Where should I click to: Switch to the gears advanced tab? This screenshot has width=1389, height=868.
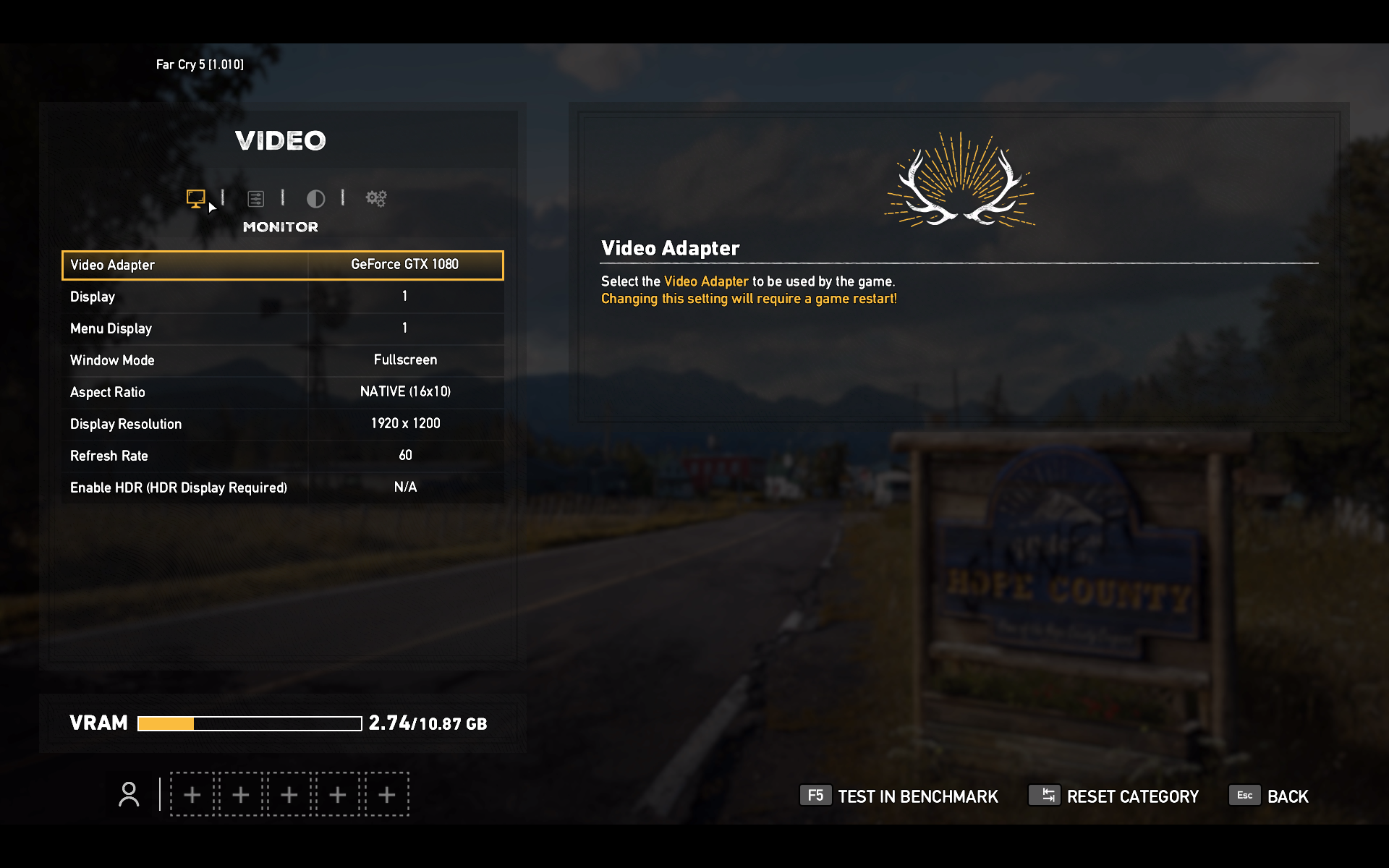pos(376,198)
